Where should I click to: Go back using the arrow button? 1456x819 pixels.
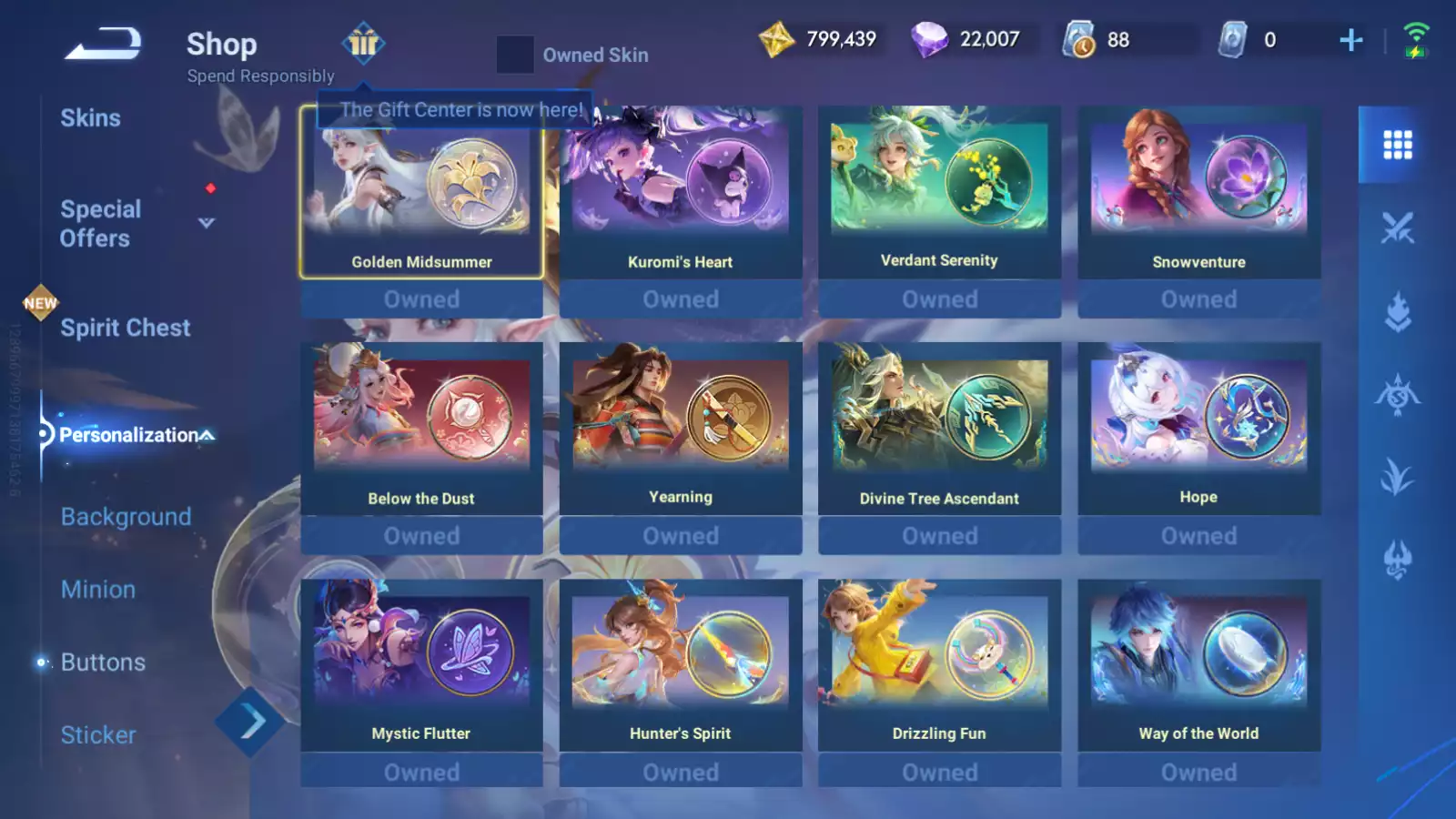coord(103,44)
